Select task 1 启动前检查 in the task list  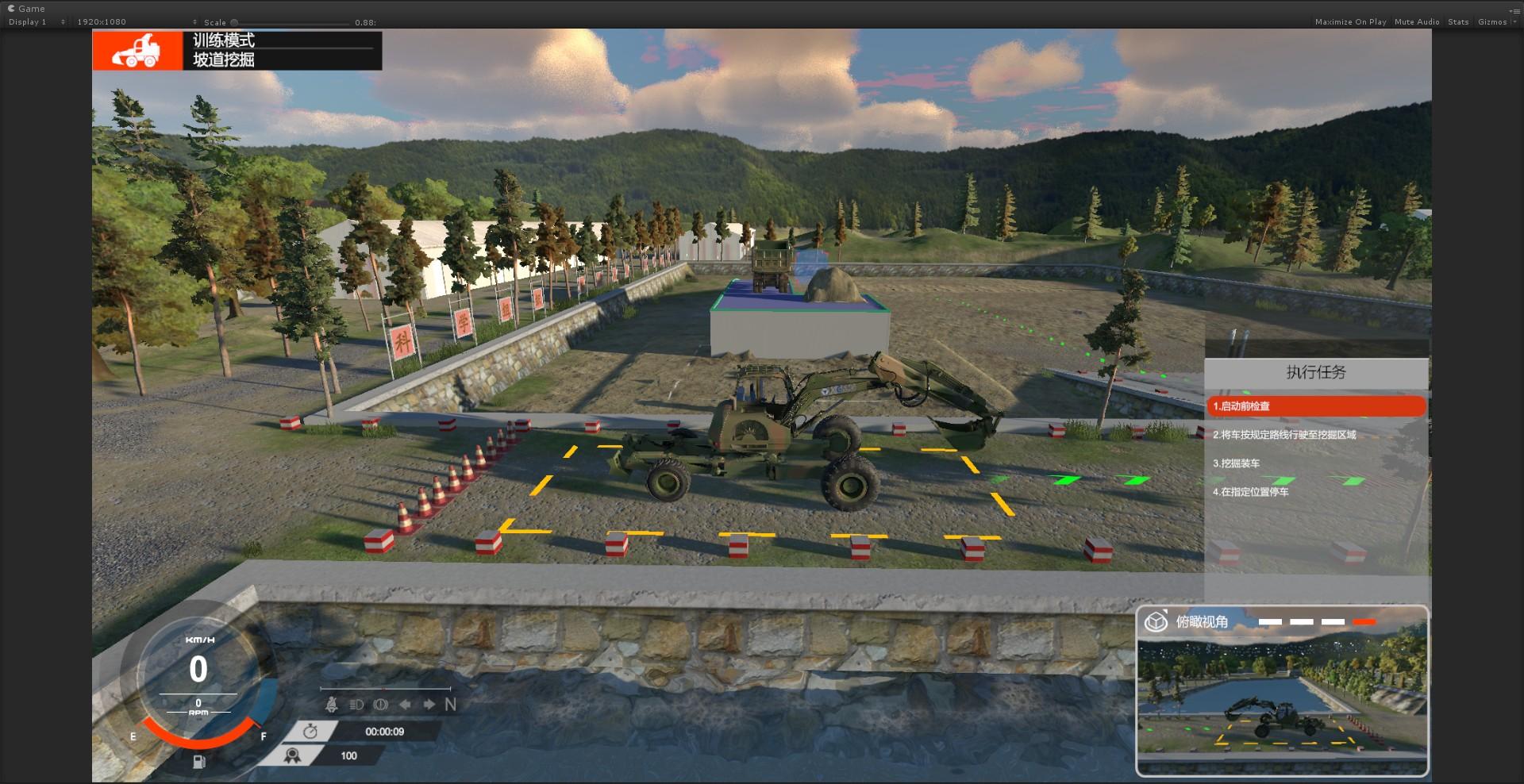coord(1315,406)
